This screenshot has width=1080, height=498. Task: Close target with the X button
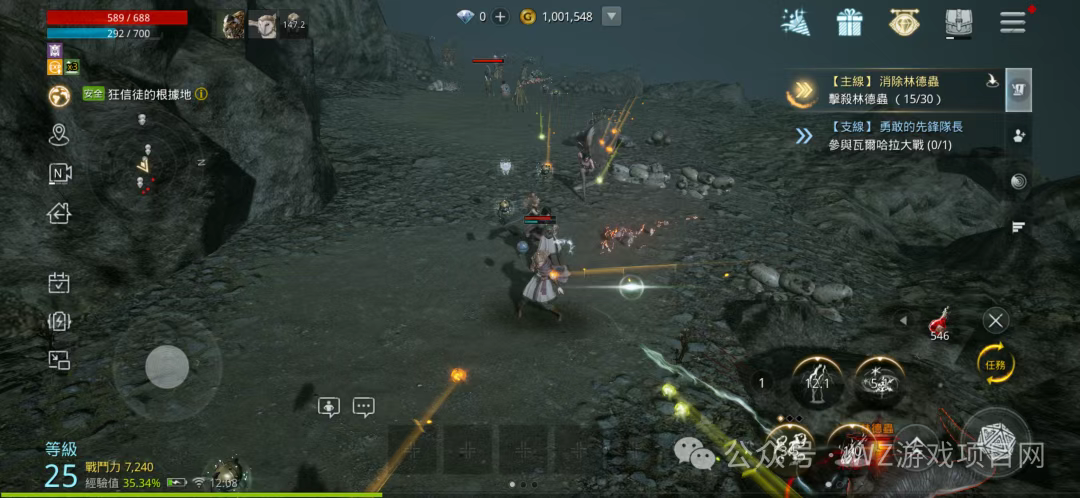click(995, 320)
